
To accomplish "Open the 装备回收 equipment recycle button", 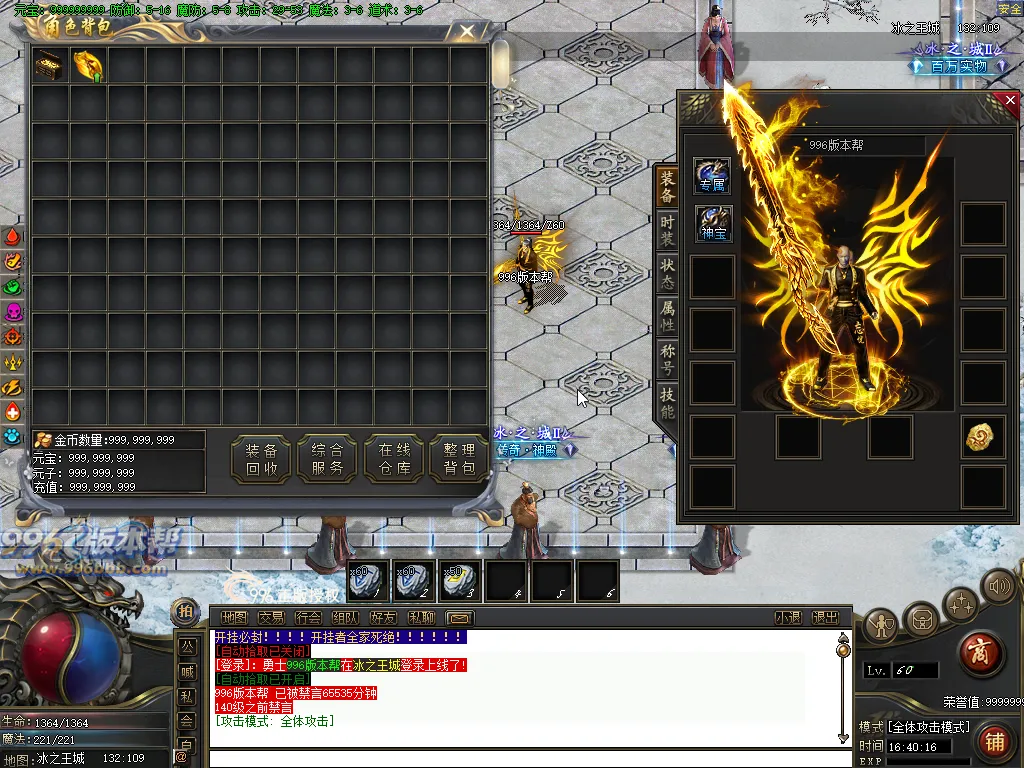I will [x=261, y=459].
